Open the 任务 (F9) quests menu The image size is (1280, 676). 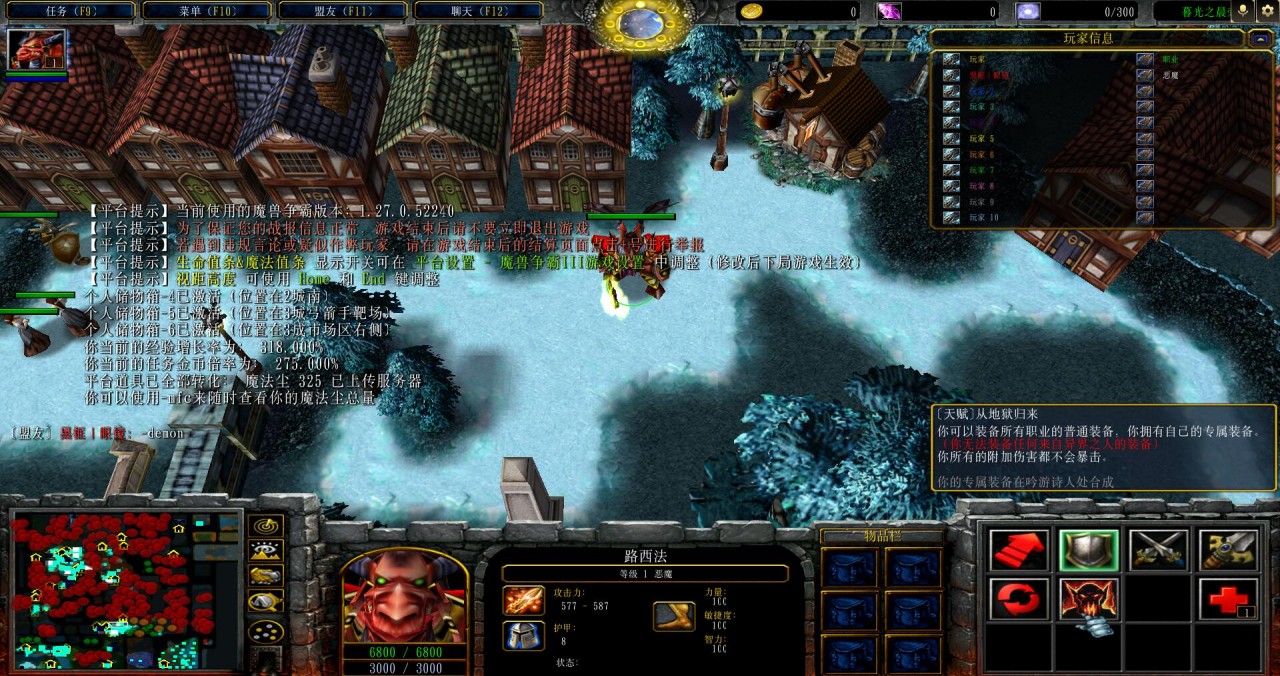coord(70,11)
